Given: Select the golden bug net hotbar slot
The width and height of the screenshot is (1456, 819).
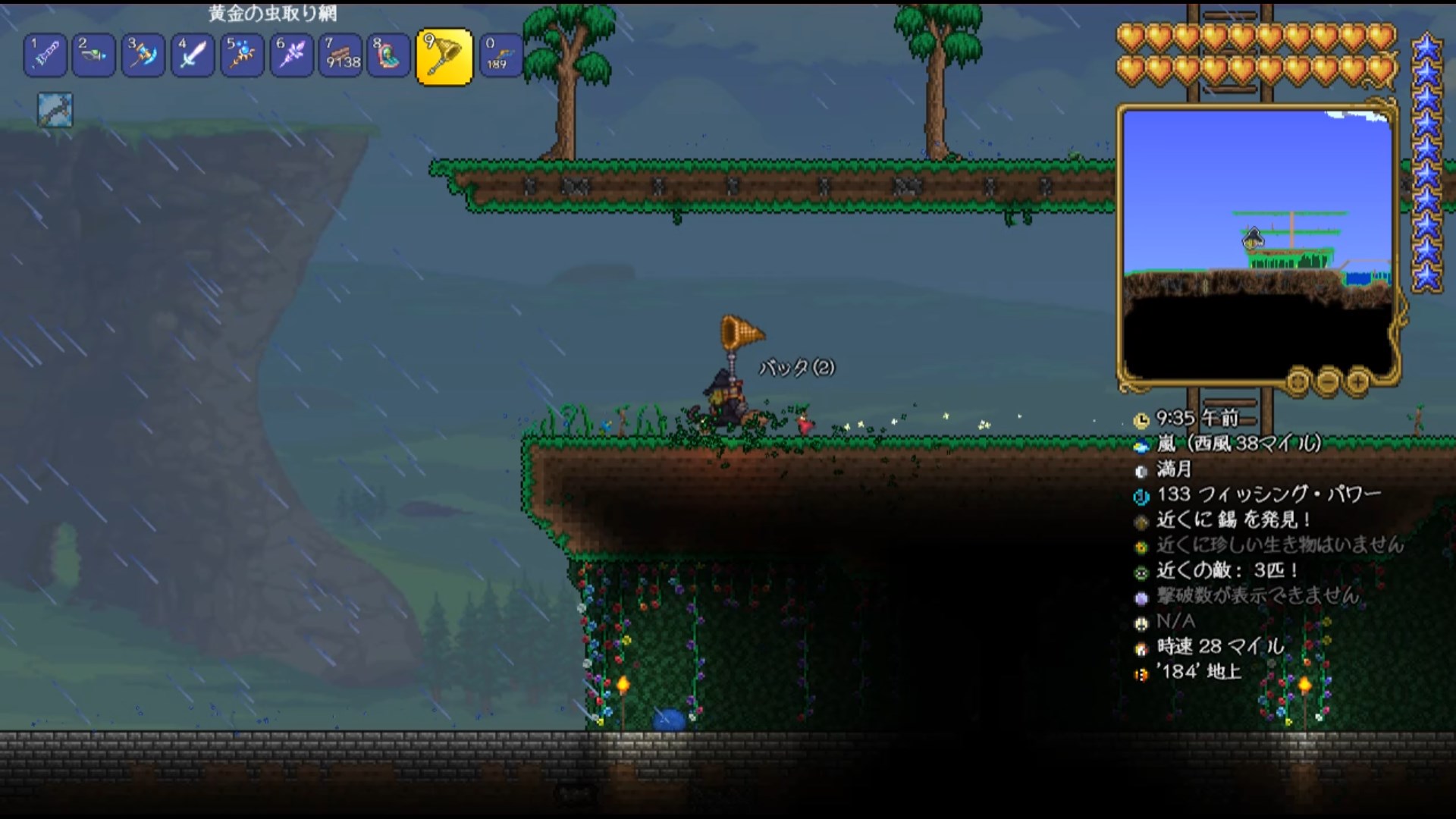Looking at the screenshot, I should [x=444, y=57].
